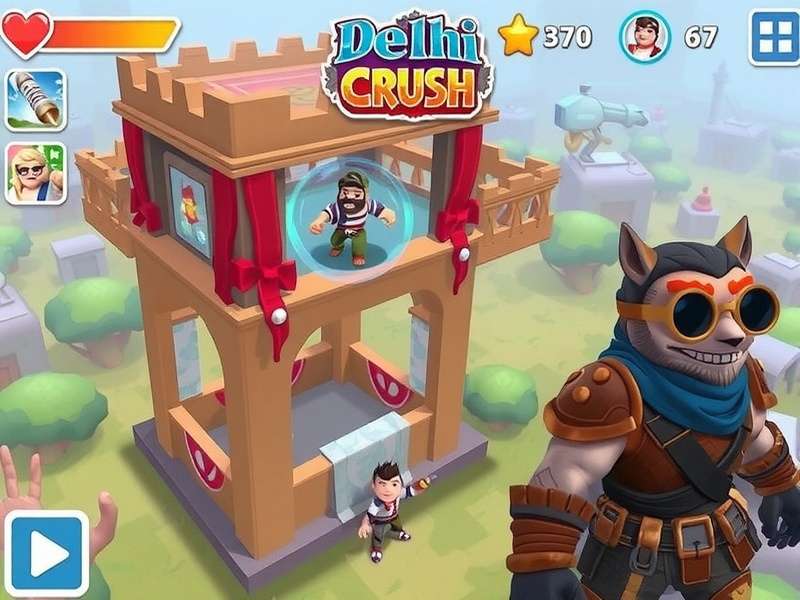Select the blonde sunglasses character portrait
The image size is (800, 600).
click(36, 172)
